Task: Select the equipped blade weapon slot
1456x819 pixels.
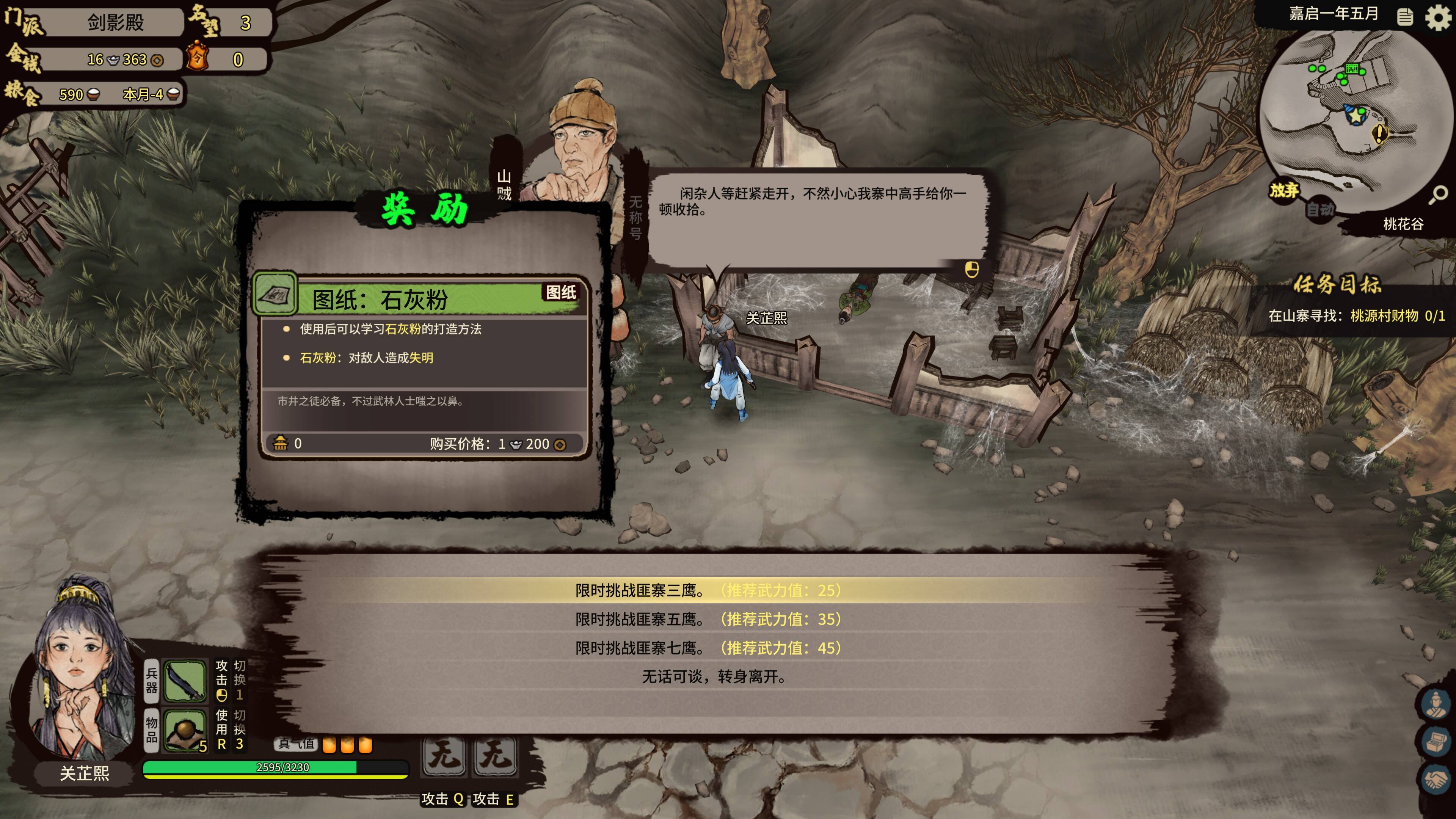Action: click(184, 681)
